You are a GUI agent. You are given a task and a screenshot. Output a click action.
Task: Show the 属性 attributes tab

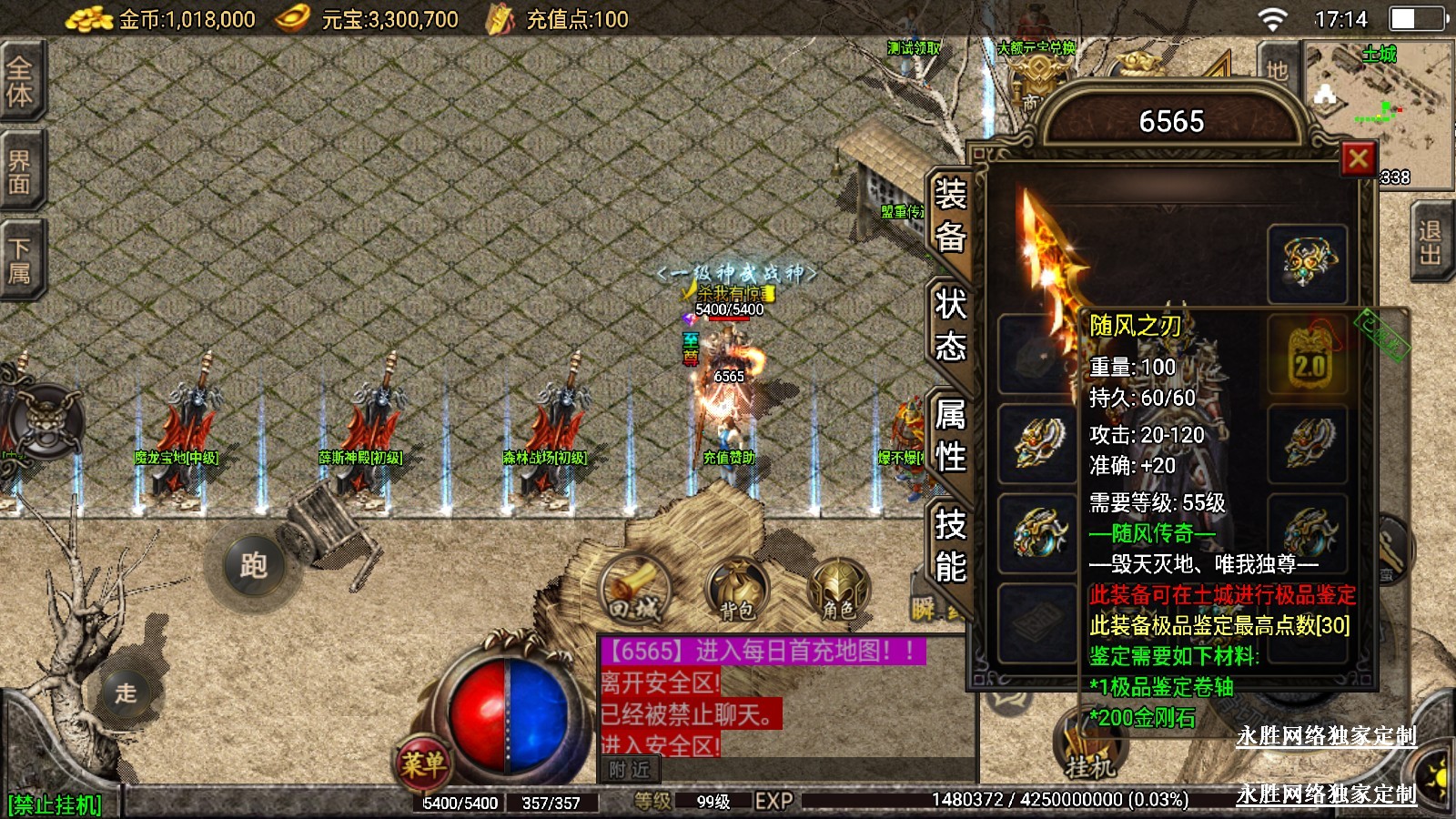[x=950, y=435]
